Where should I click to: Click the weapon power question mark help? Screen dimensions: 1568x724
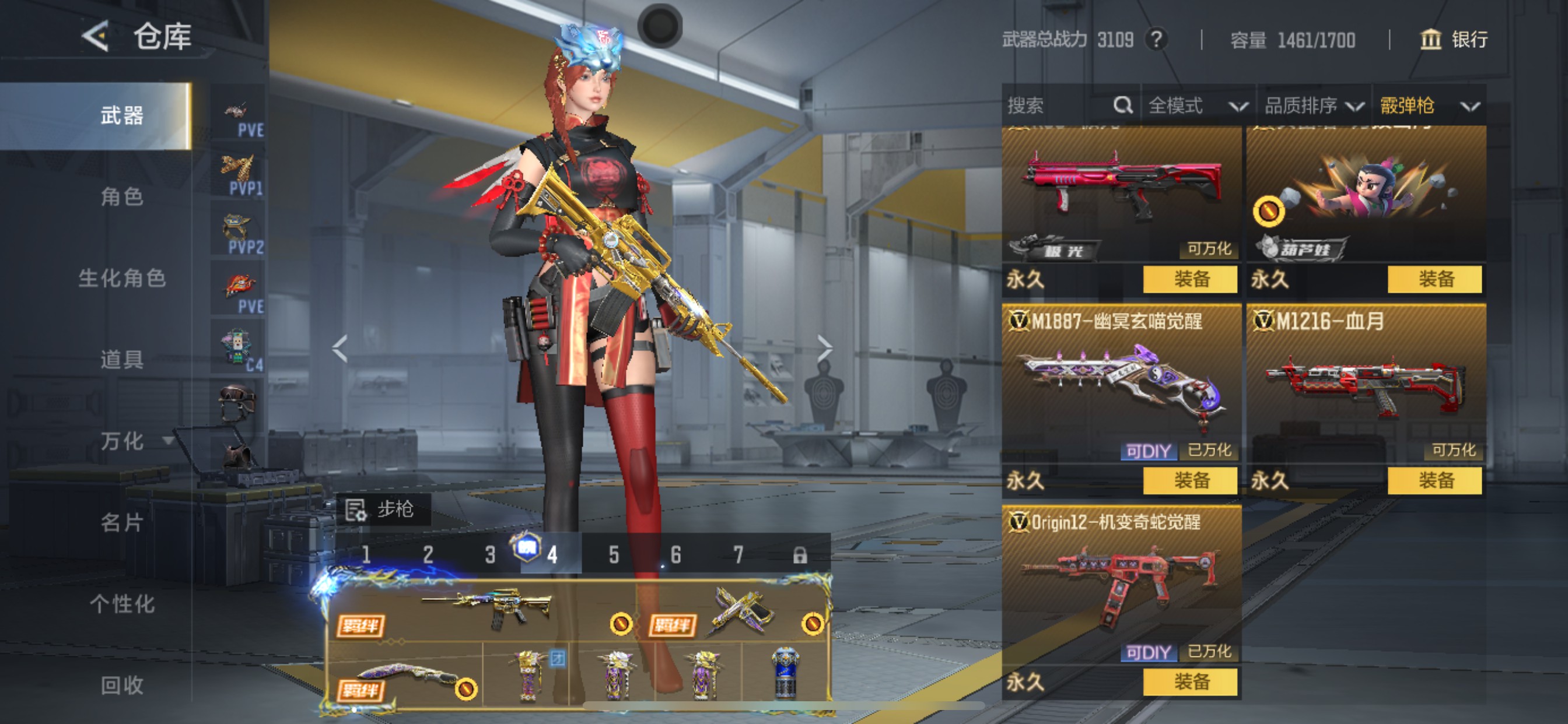pos(1156,40)
